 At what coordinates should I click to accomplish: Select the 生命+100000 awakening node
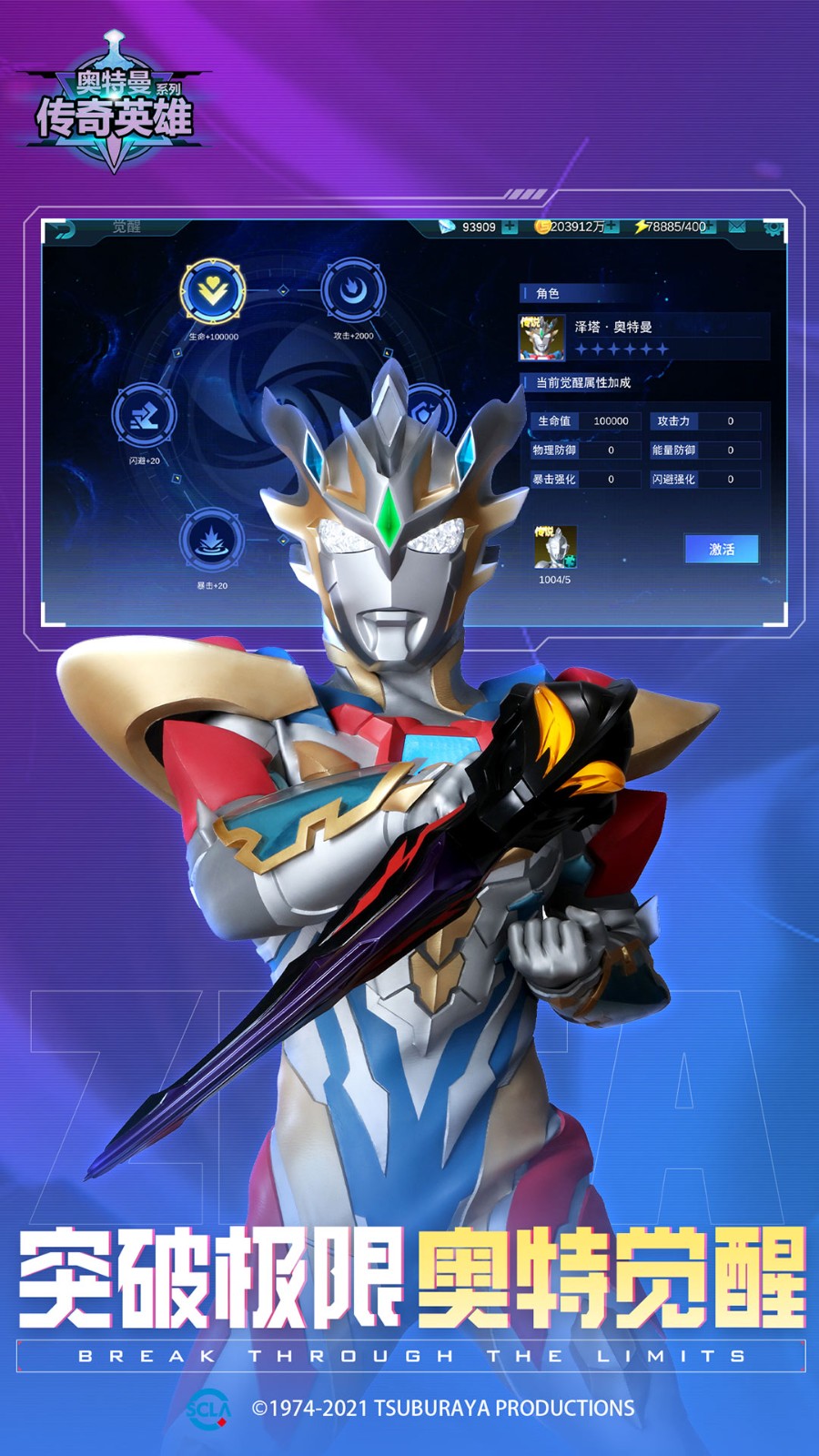tap(213, 292)
